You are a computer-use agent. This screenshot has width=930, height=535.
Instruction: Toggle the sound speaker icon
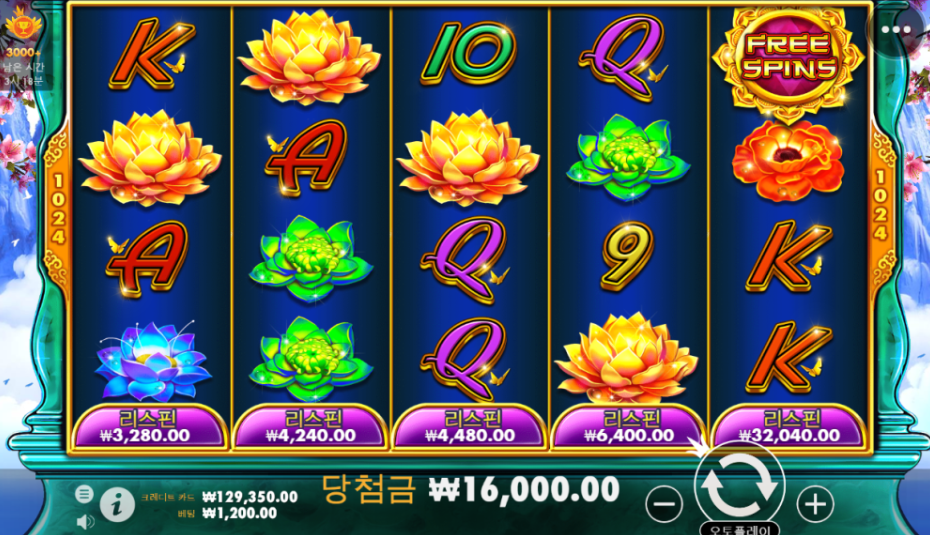point(85,520)
